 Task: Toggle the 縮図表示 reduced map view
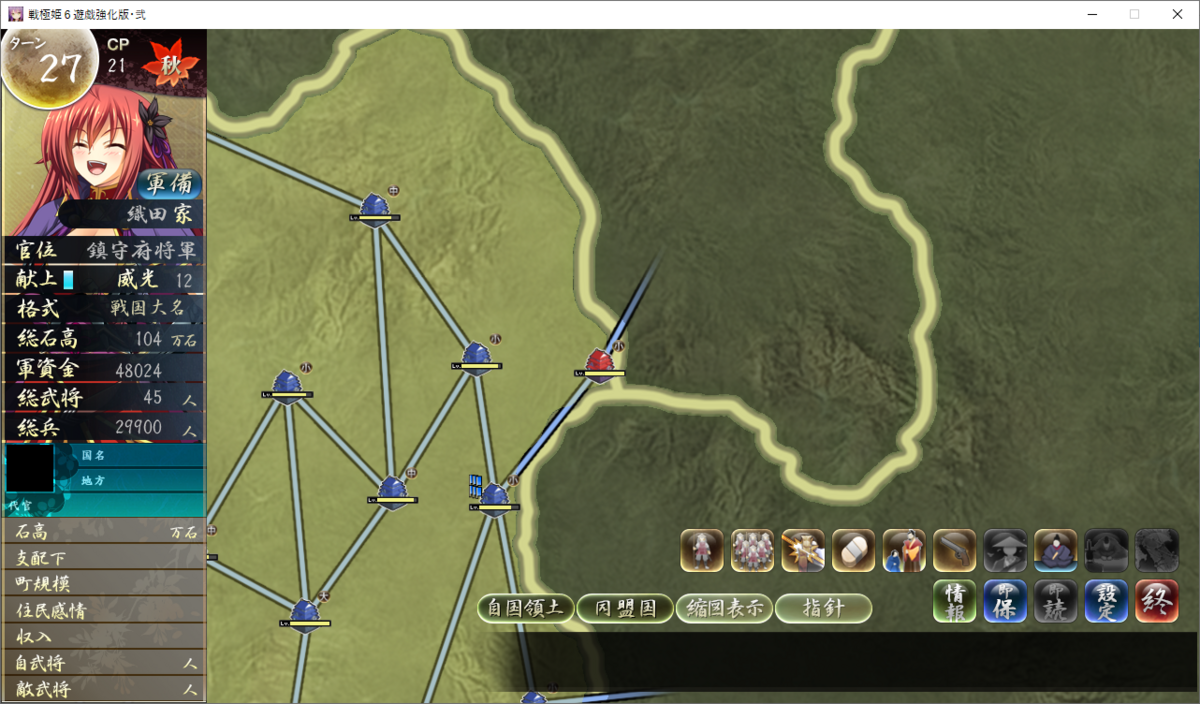click(724, 608)
